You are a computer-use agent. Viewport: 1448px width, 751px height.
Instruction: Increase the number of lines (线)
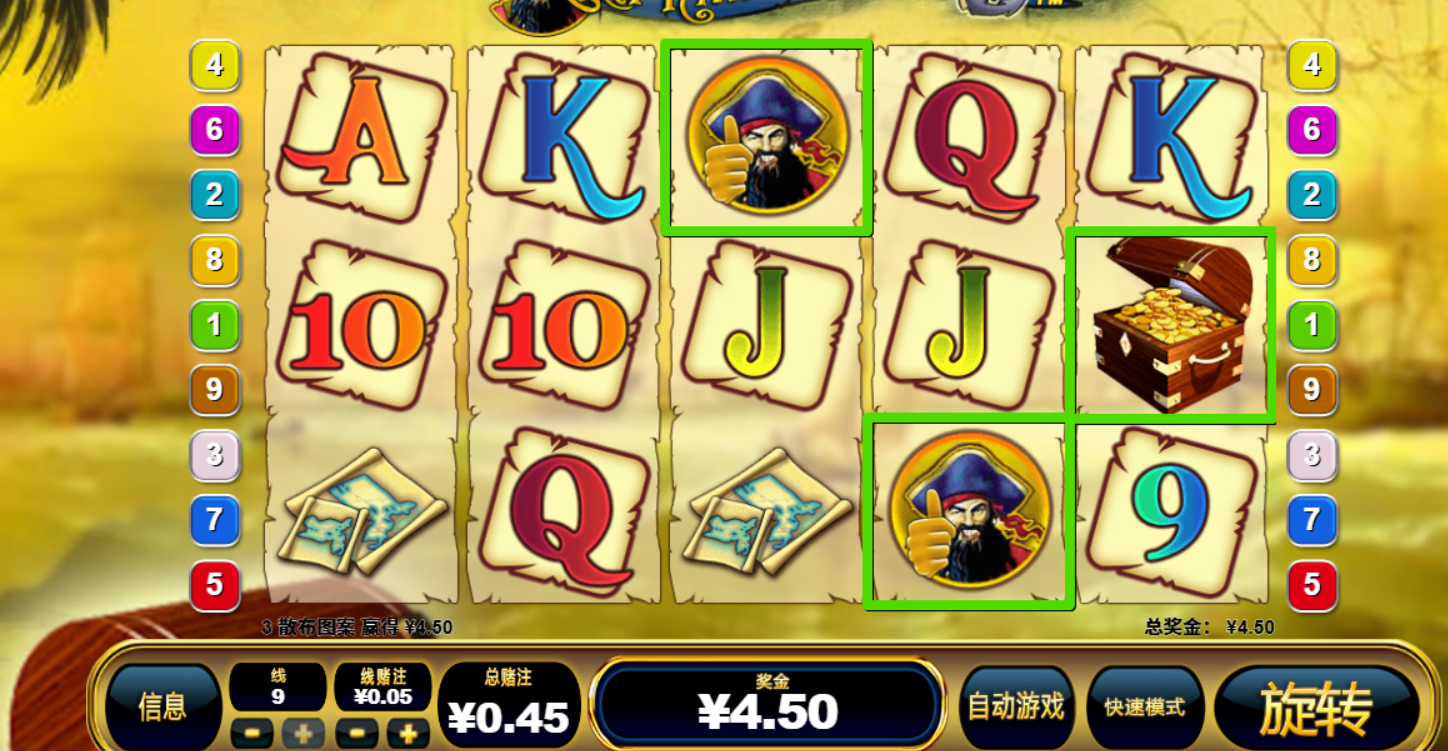click(302, 733)
